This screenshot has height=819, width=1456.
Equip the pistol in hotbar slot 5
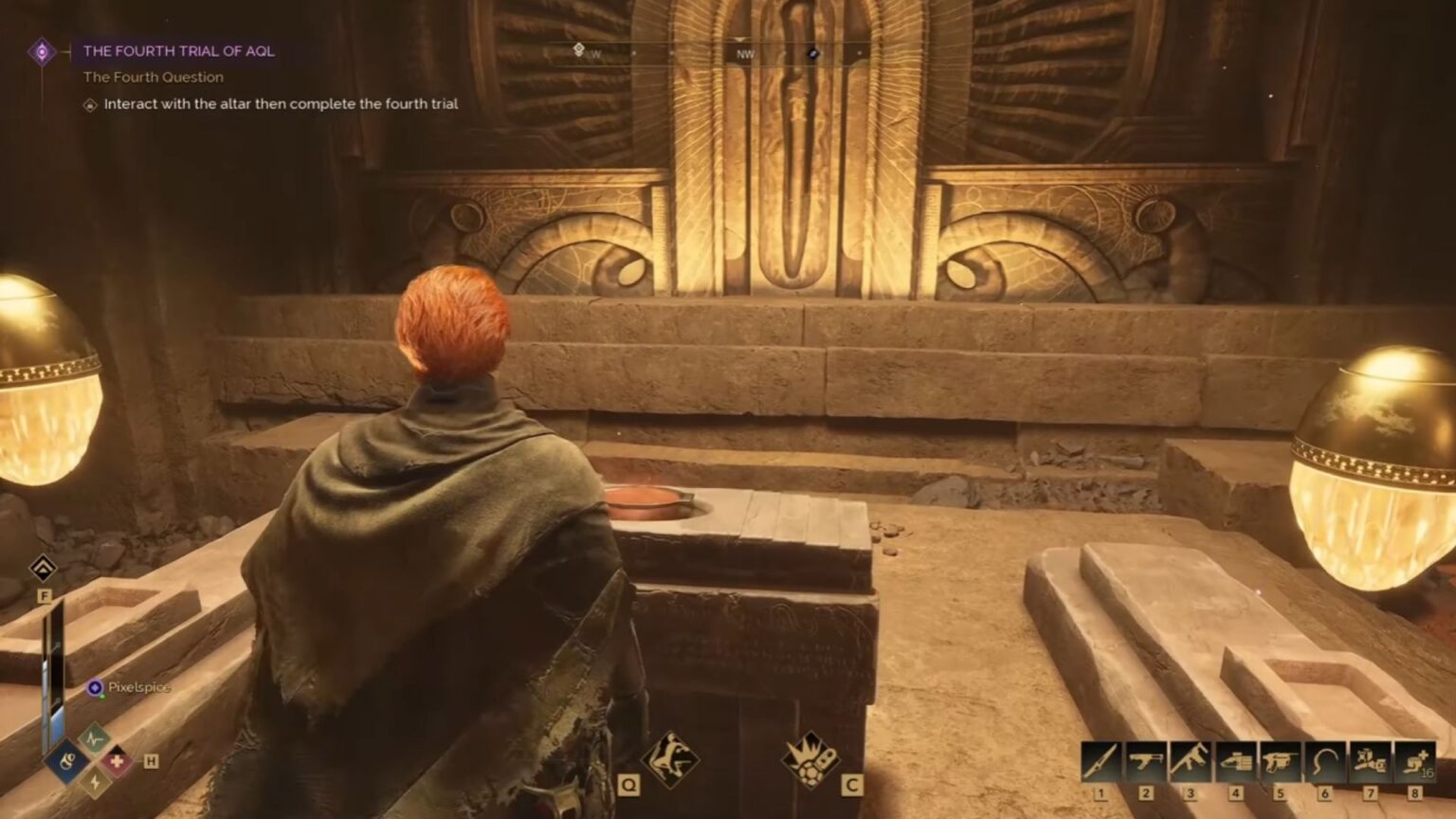click(x=1281, y=761)
